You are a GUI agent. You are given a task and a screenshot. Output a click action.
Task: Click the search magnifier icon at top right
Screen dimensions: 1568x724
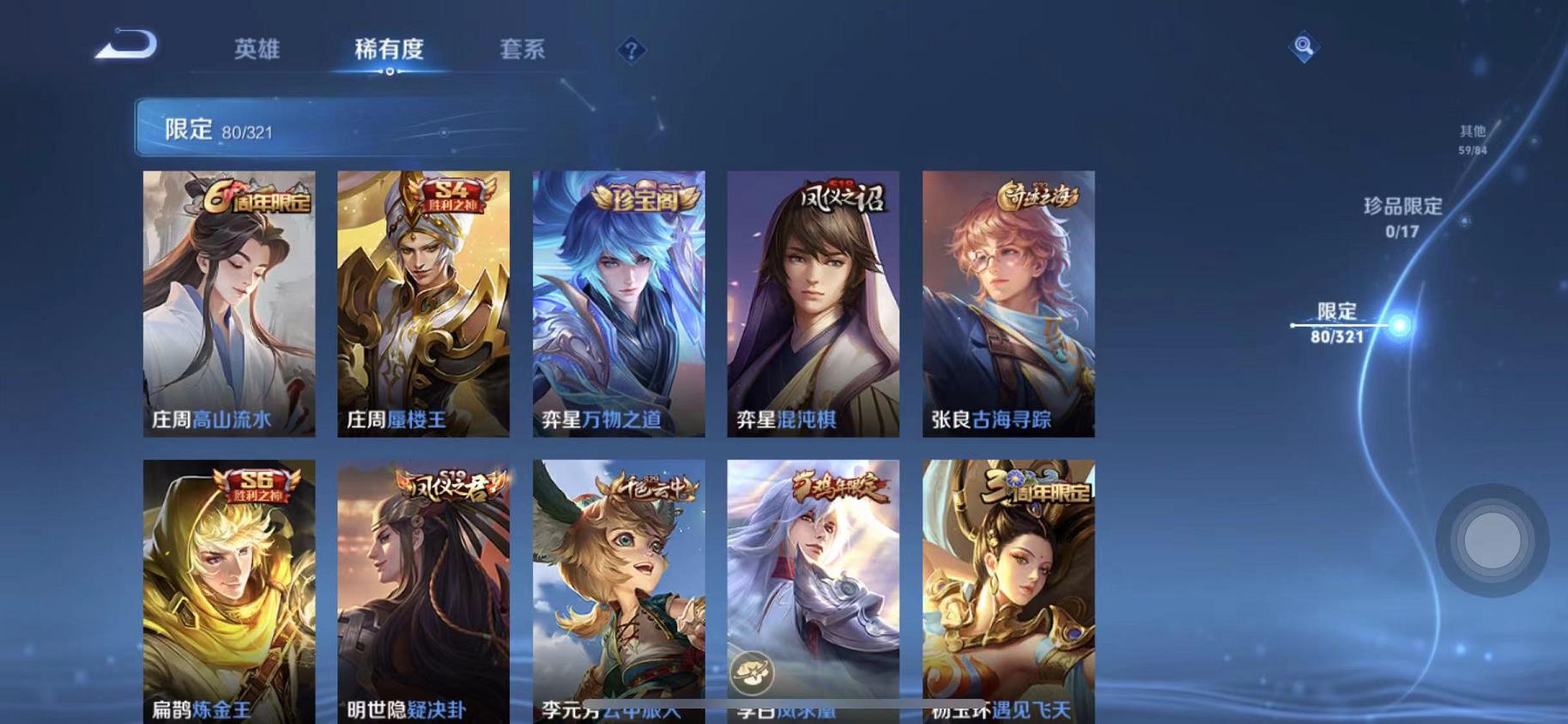[x=1303, y=49]
